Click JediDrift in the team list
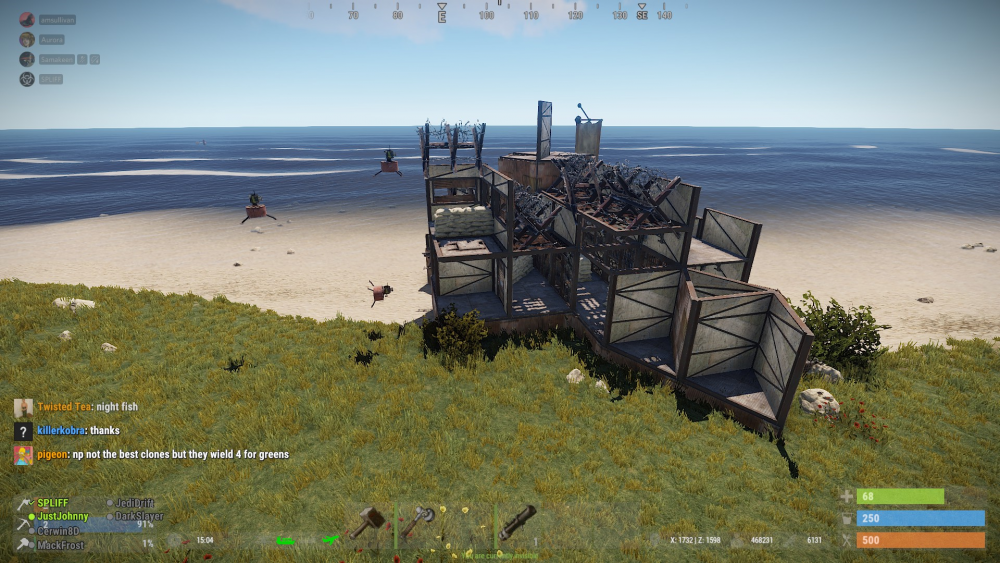 (136, 503)
